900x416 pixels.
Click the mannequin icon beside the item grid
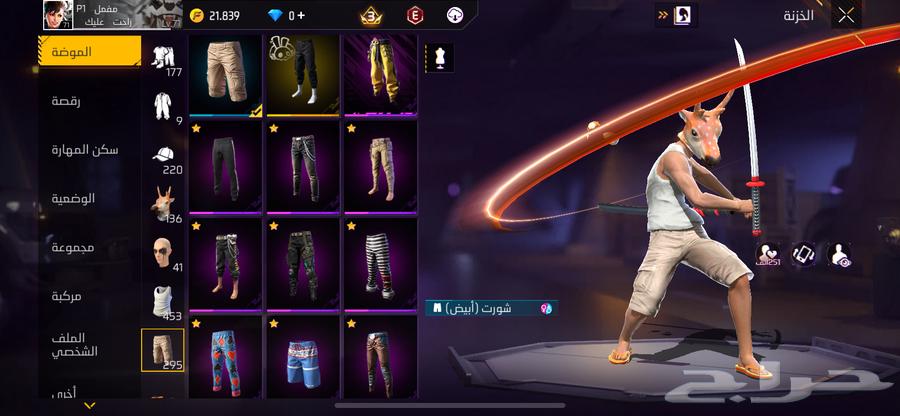[x=439, y=57]
